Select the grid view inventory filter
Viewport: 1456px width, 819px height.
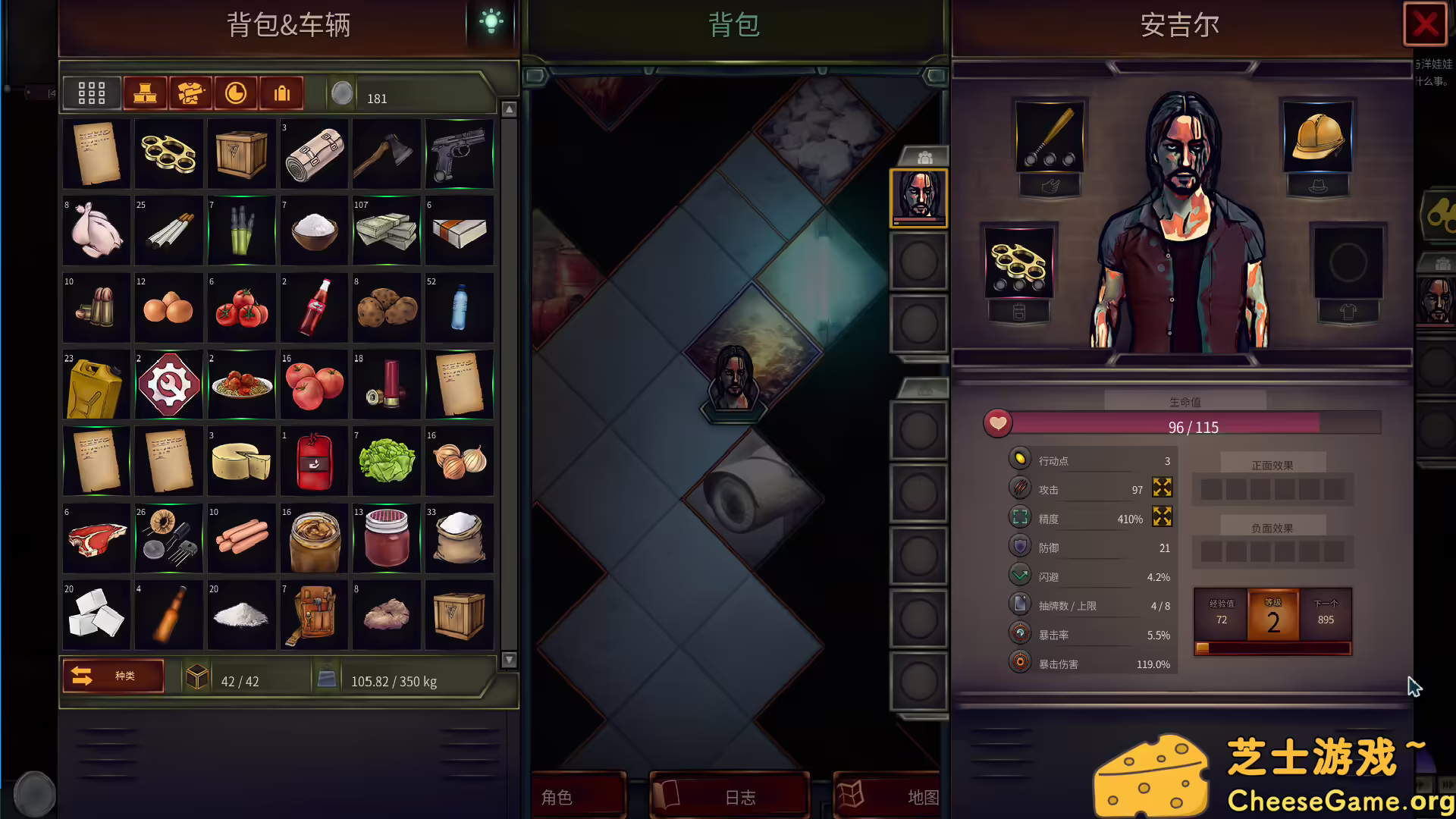pos(91,93)
